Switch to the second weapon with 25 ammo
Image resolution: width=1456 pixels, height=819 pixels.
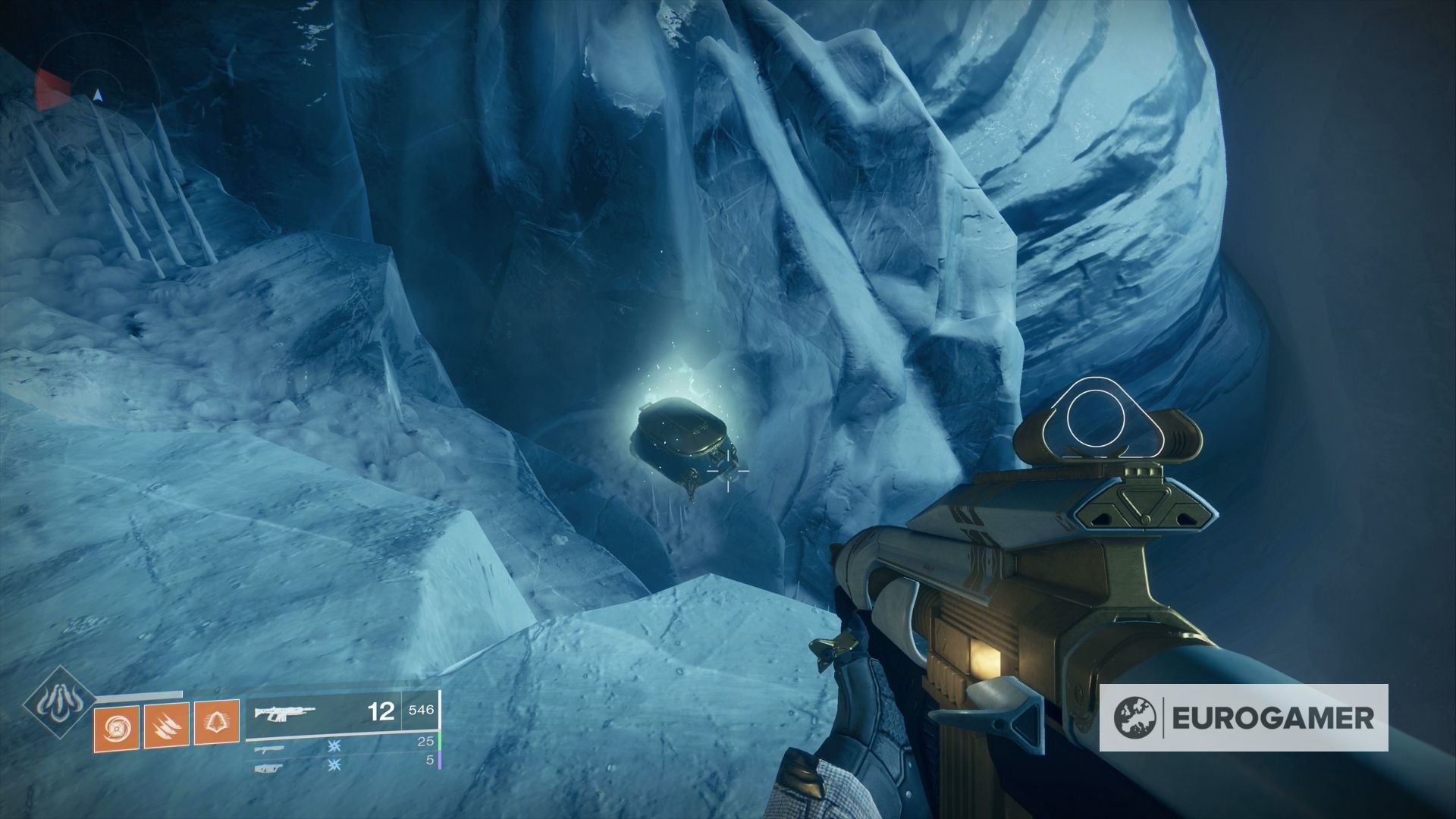(341, 748)
